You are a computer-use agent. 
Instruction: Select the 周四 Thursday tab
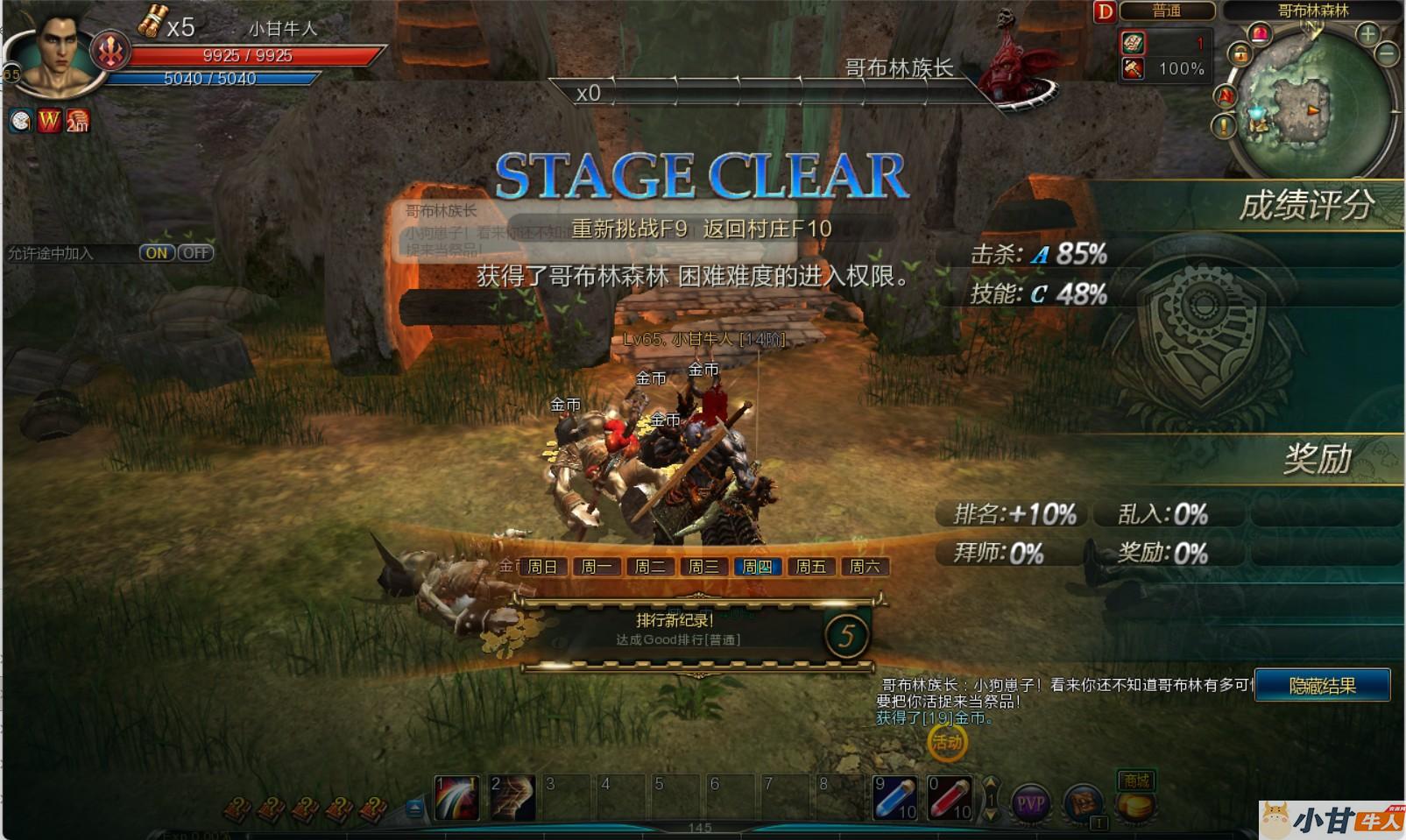point(757,567)
